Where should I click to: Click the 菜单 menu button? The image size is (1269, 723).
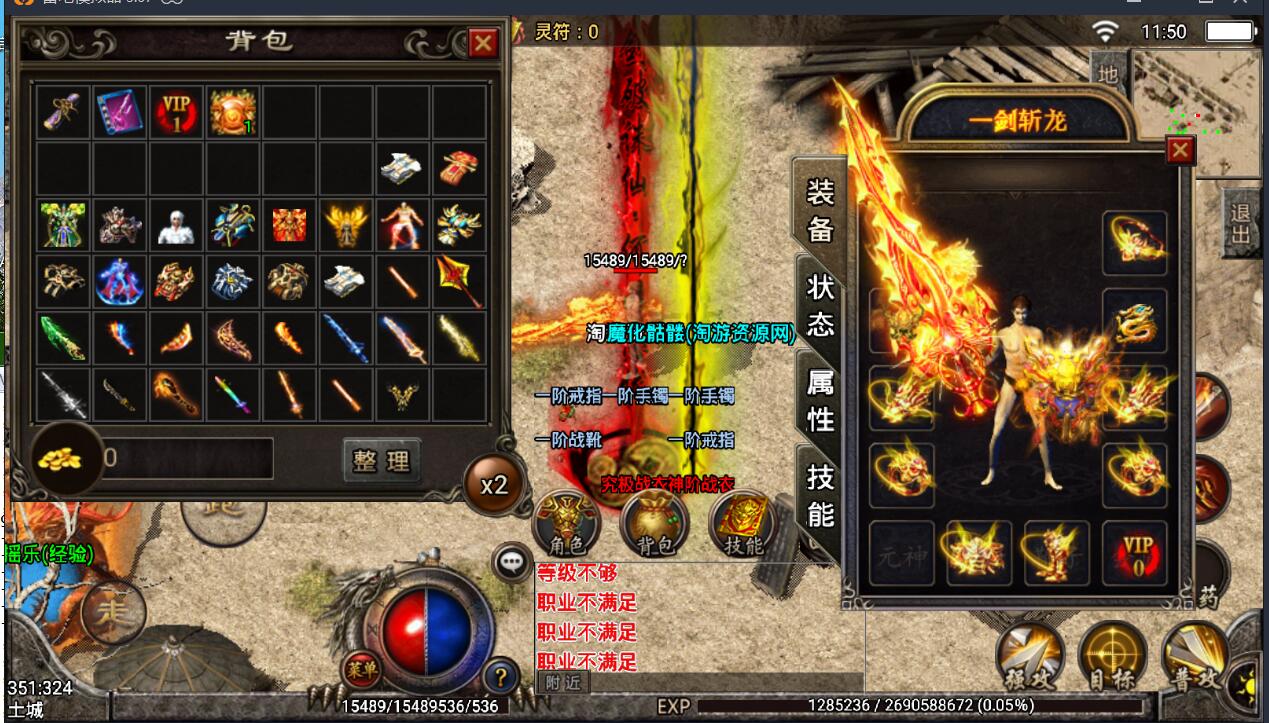[360, 666]
